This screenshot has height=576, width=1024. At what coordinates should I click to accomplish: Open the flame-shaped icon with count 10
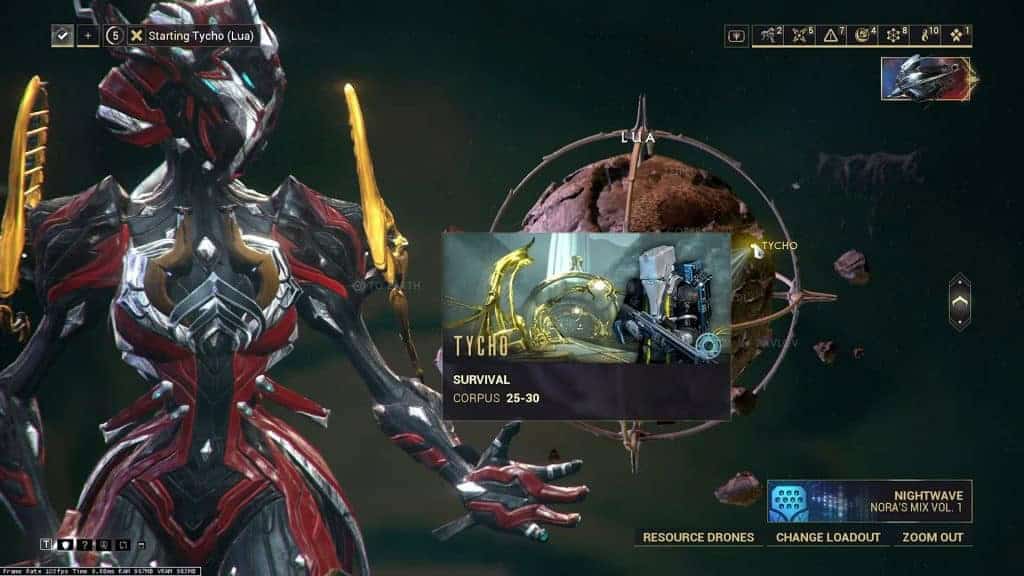click(x=927, y=36)
